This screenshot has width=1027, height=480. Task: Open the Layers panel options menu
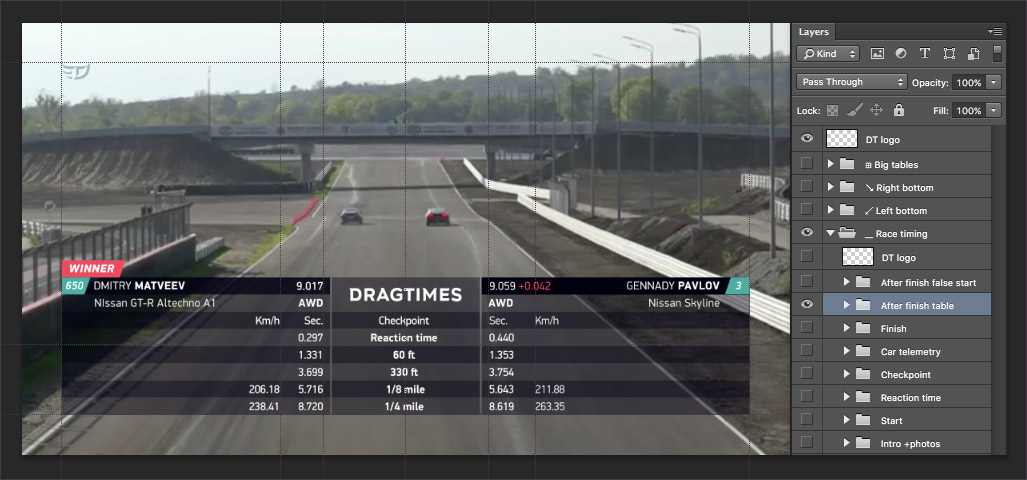click(995, 32)
